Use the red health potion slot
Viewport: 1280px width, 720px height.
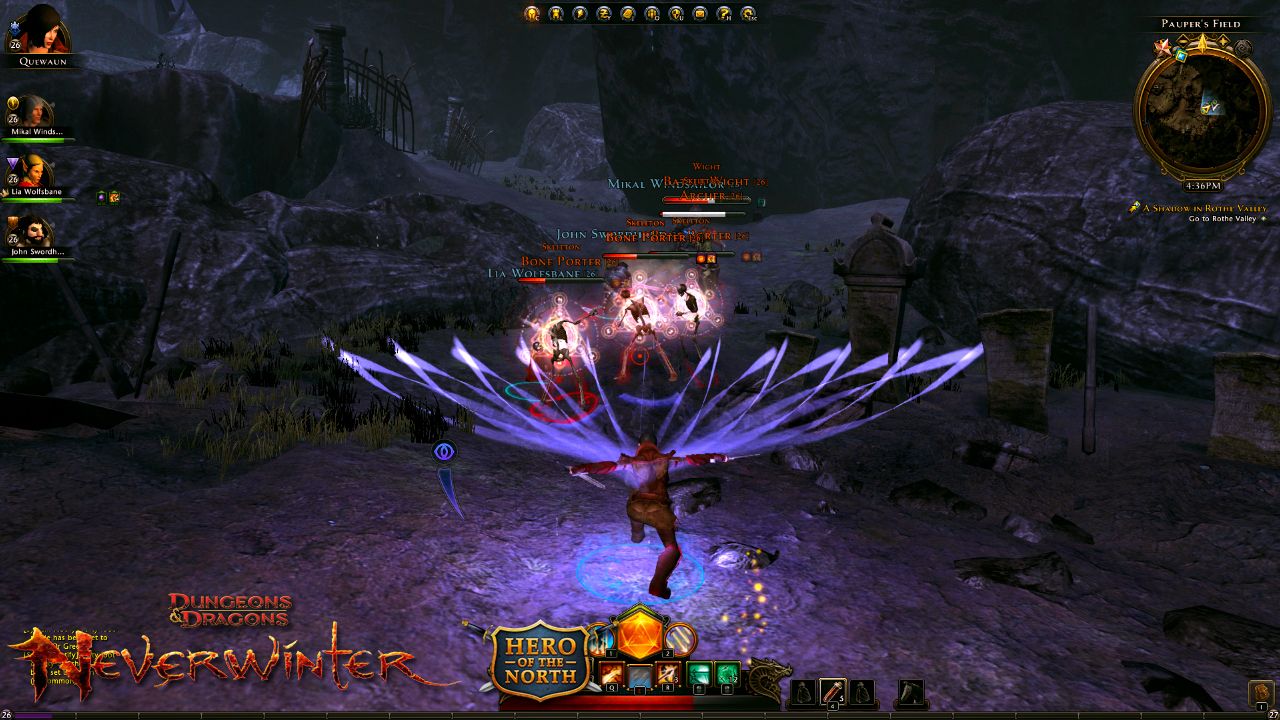tap(834, 691)
